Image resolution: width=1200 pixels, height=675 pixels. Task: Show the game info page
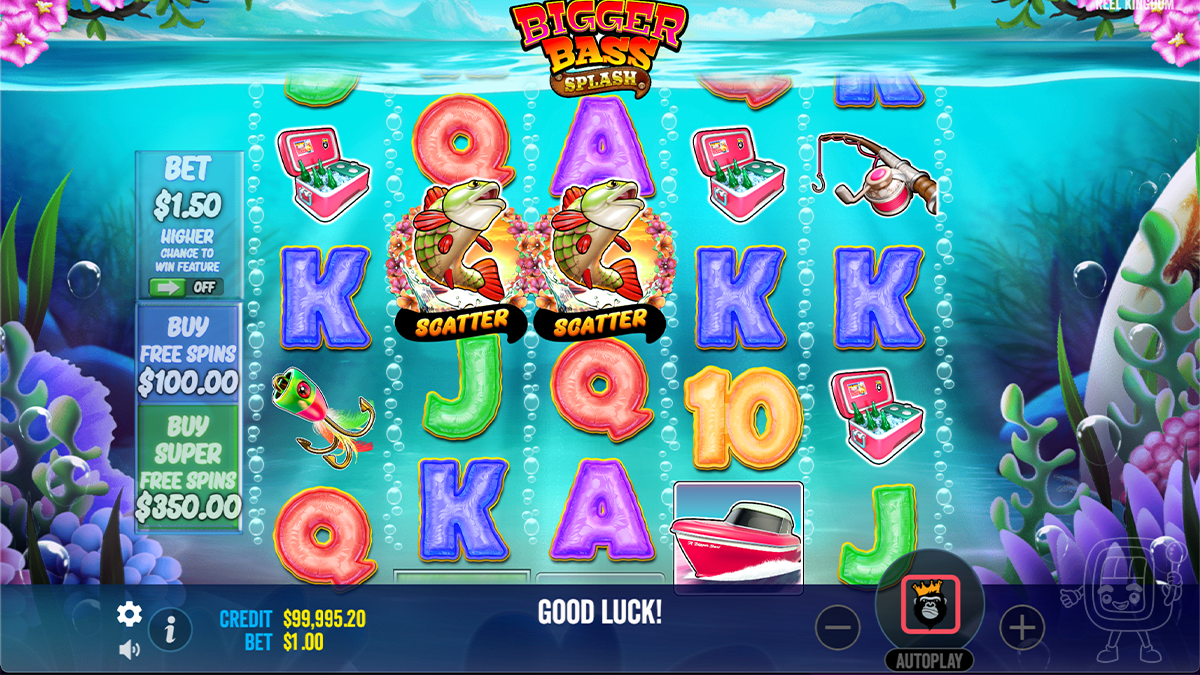point(170,629)
